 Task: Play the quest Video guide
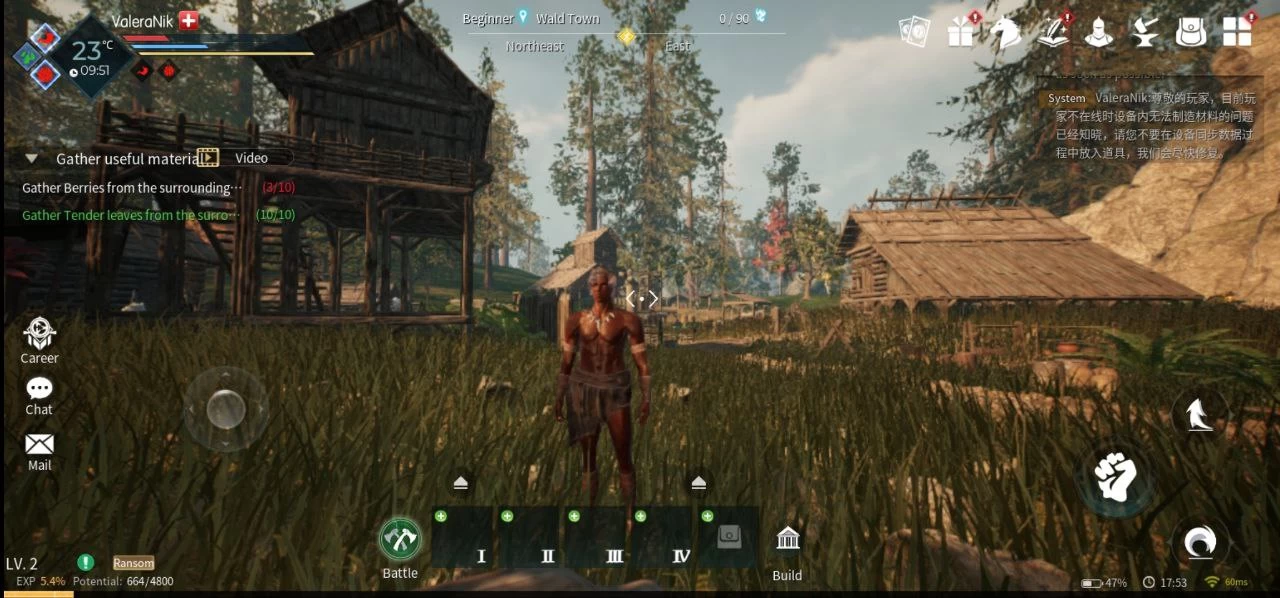pyautogui.click(x=245, y=158)
